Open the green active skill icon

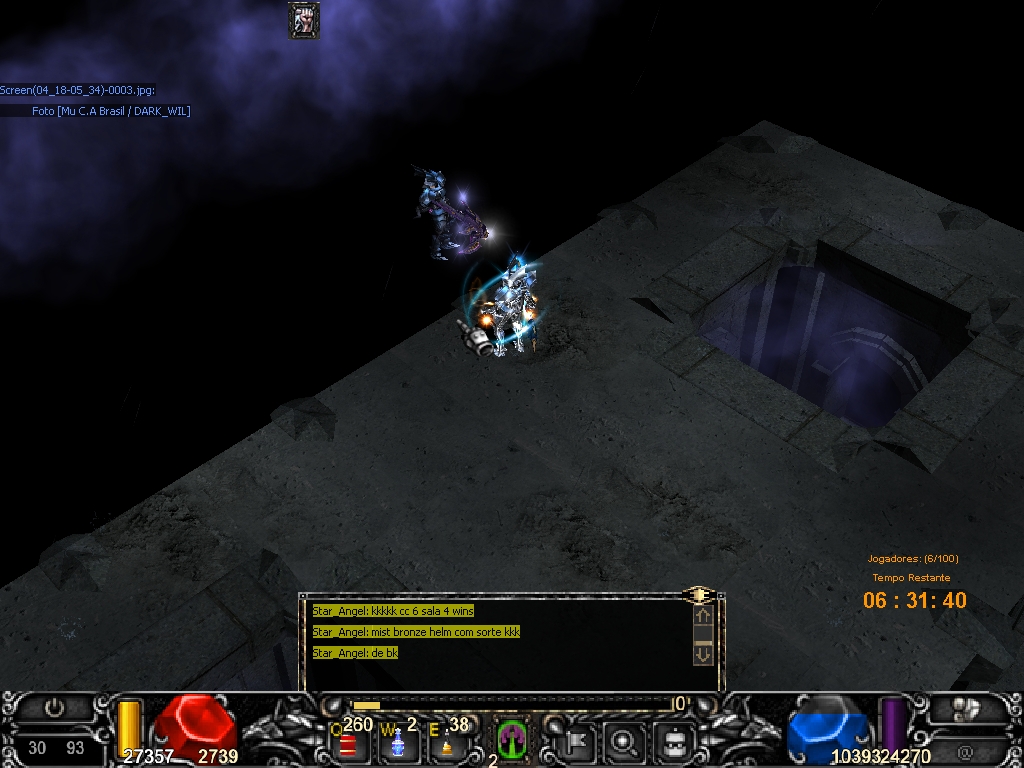512,740
